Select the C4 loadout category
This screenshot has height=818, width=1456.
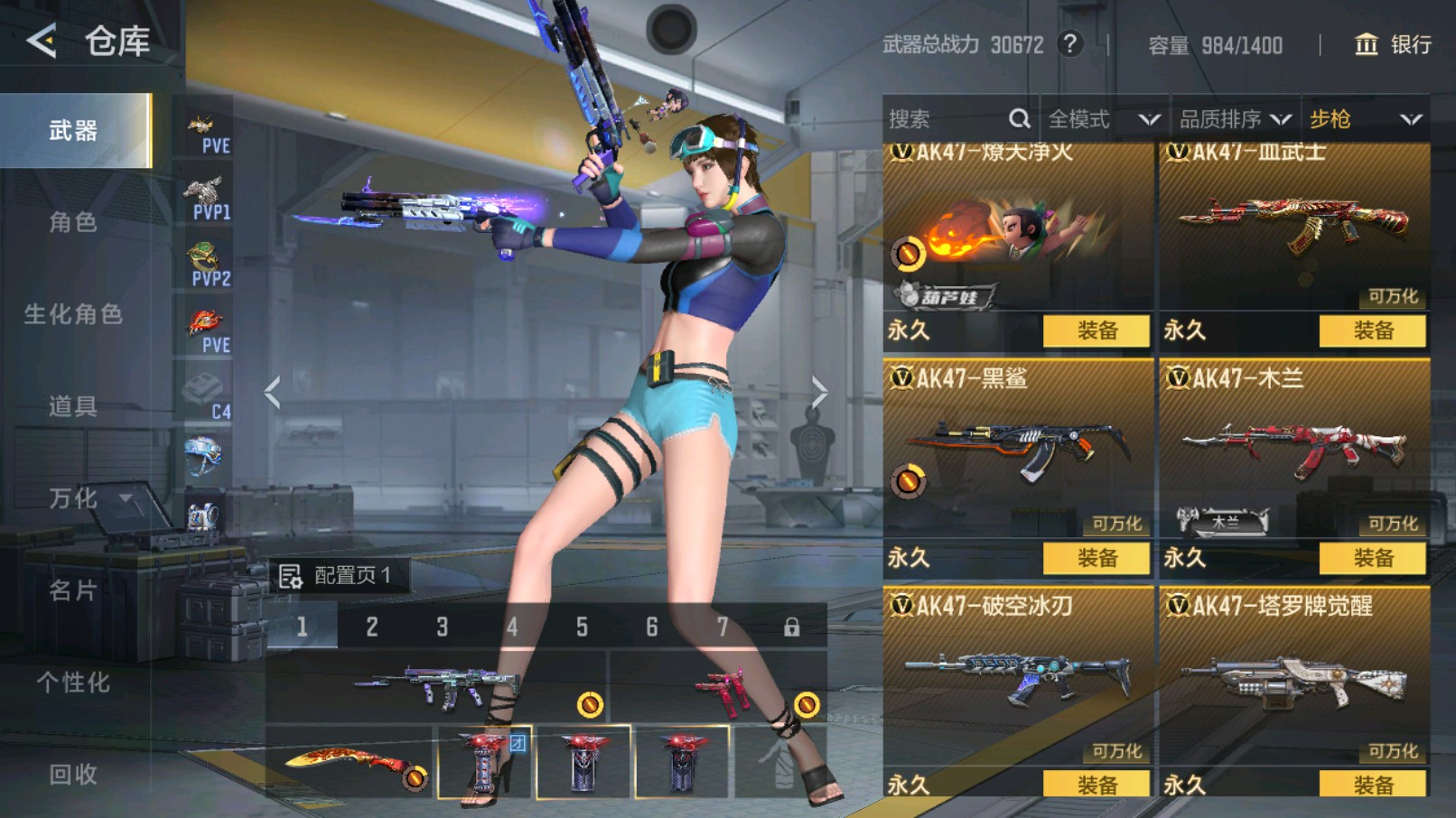click(x=206, y=393)
